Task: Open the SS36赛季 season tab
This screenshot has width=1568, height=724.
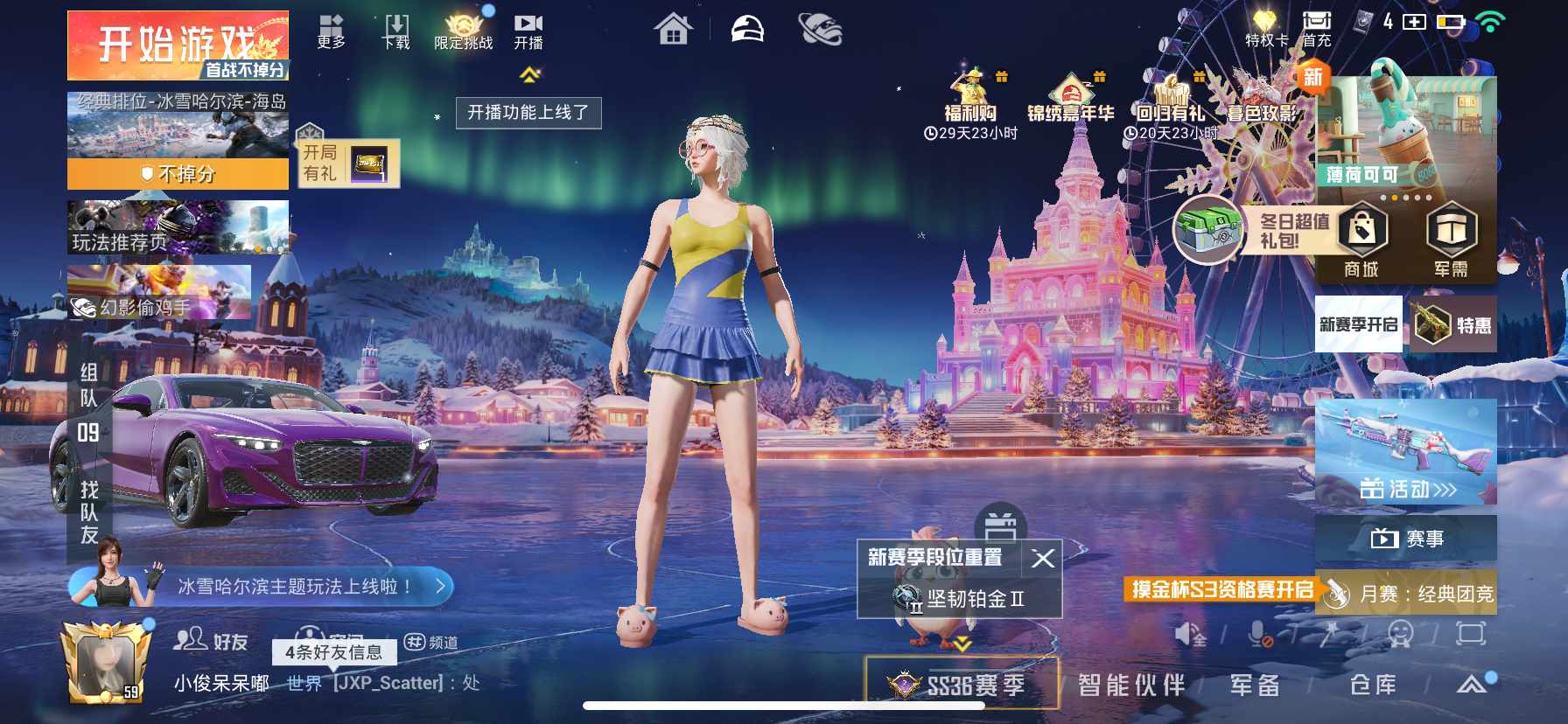Action: 961,685
